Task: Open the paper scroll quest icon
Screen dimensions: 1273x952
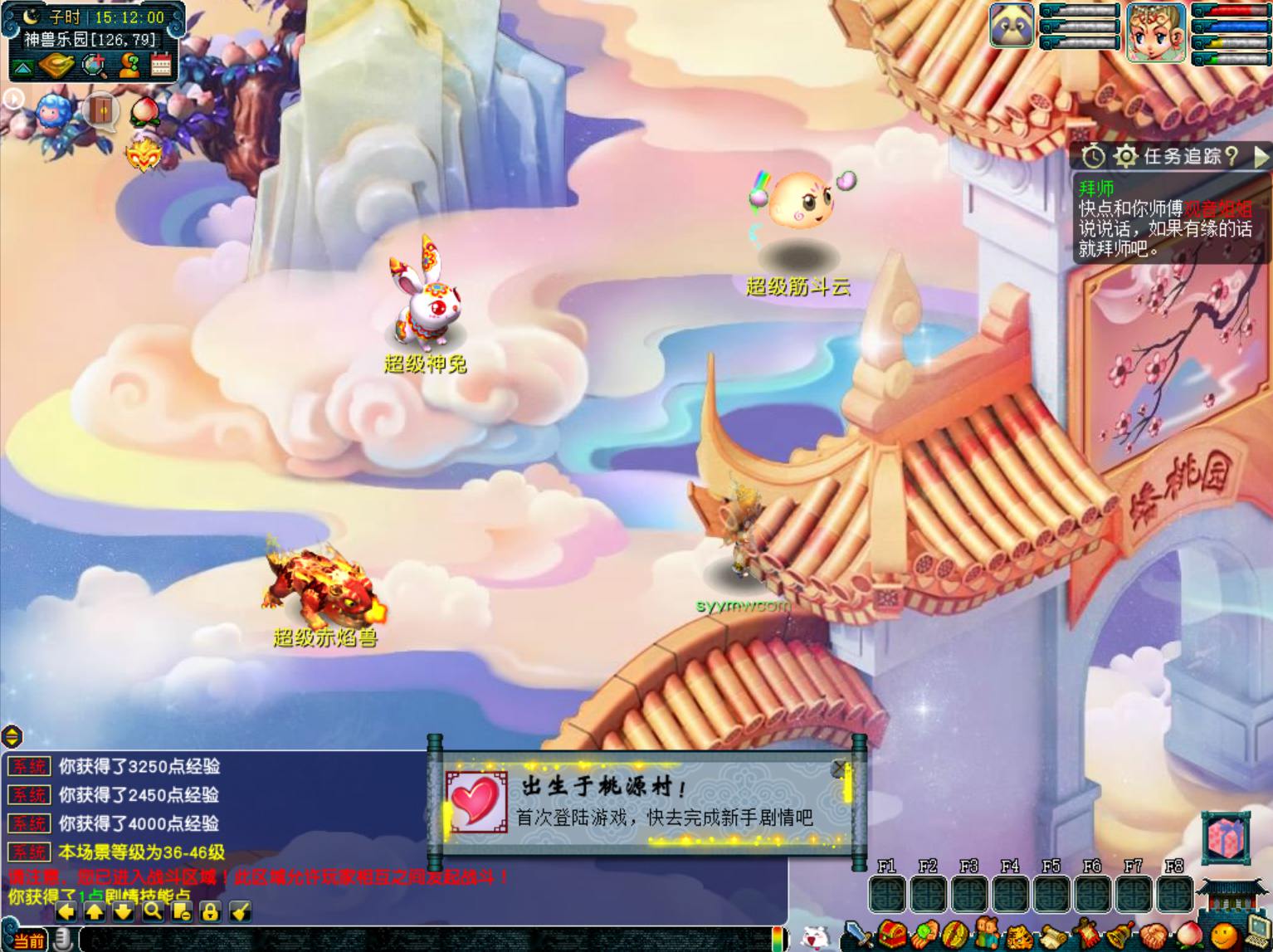Action: pos(1053,937)
